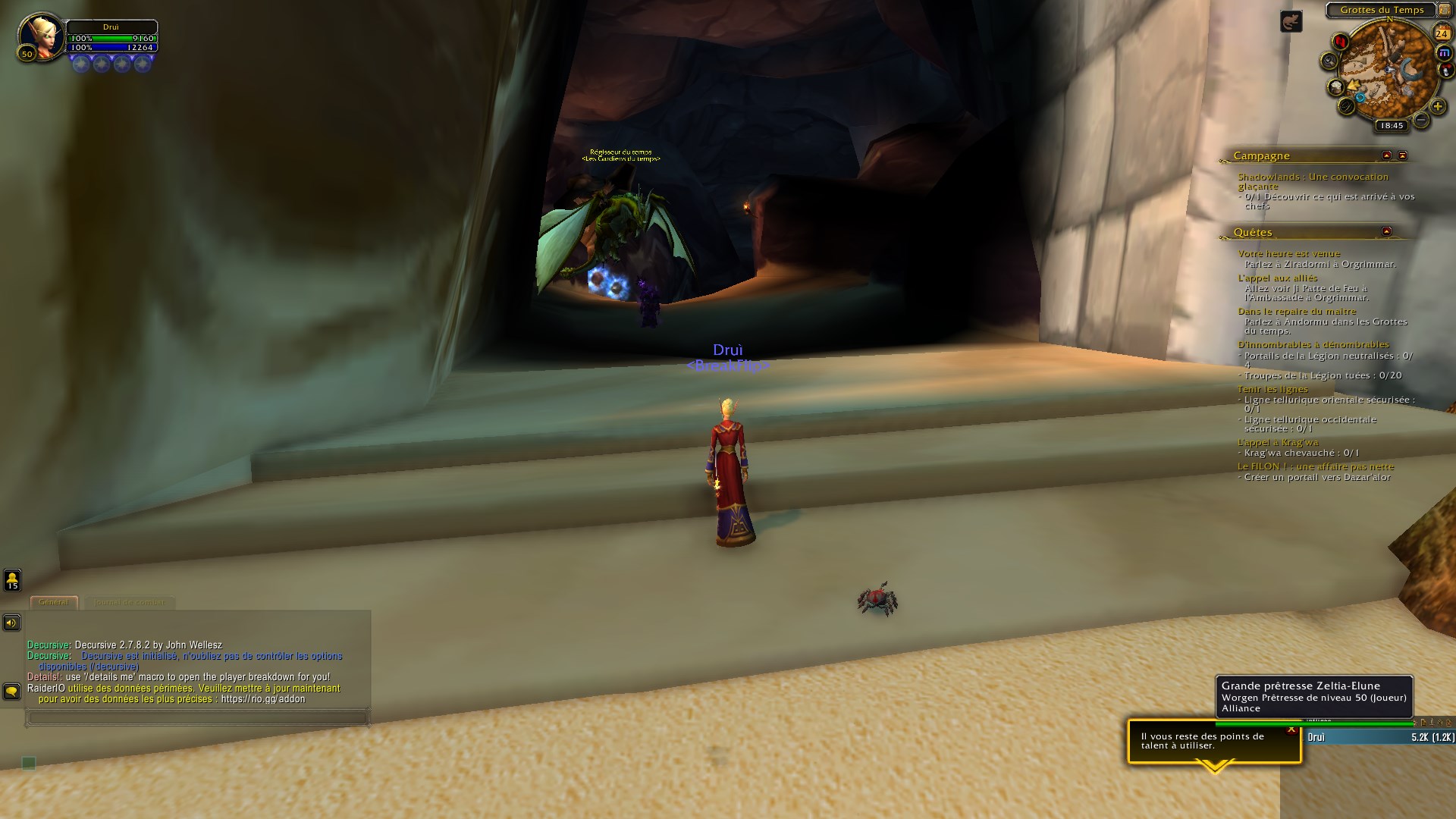Viewport: 1456px width, 819px height.
Task: Zoom in the minimap with the plus button
Action: pos(1437,106)
